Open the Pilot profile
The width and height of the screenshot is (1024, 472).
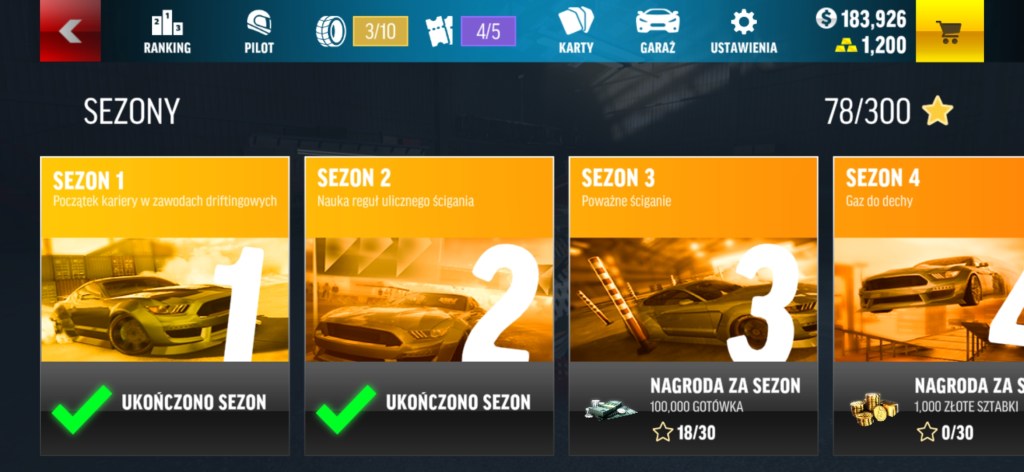tap(259, 31)
